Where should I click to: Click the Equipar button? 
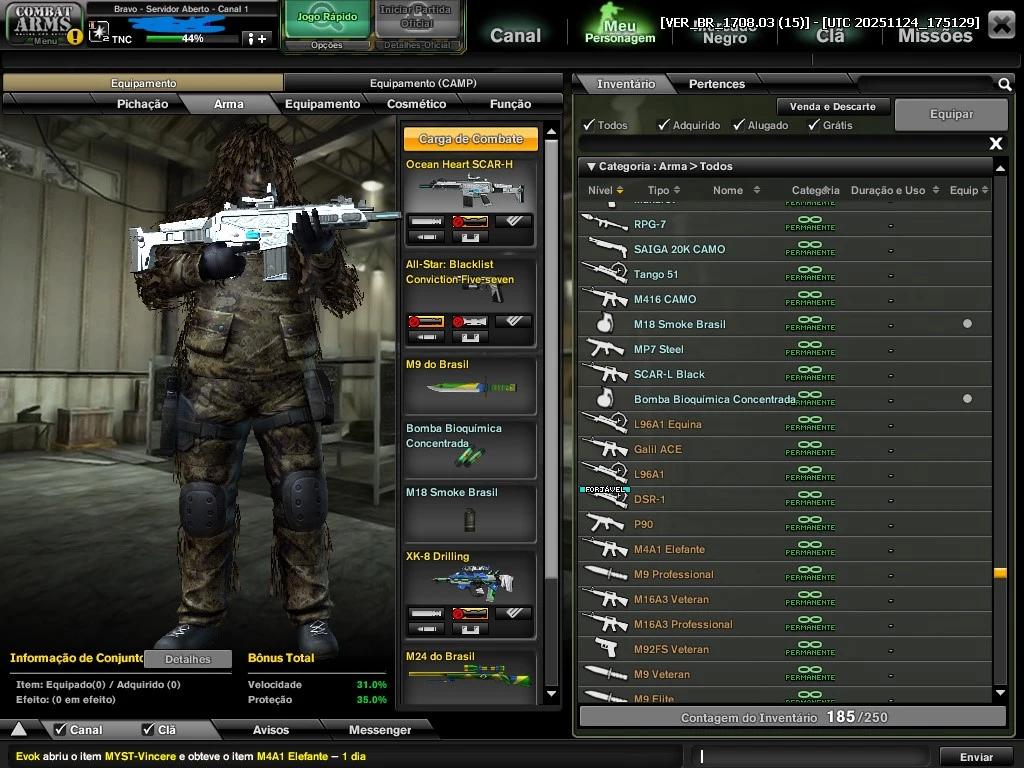951,114
